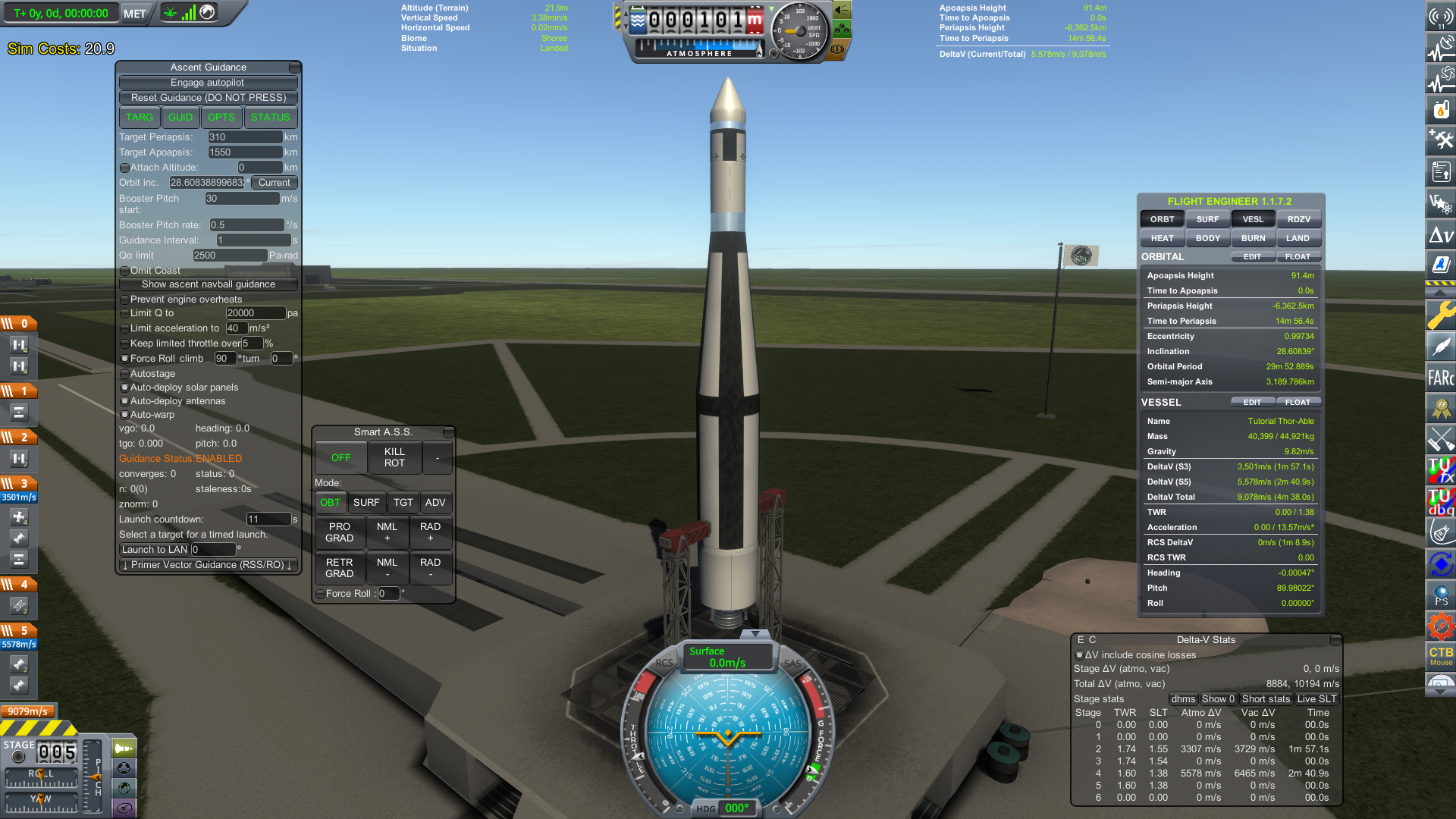Open the VESL section in Flight Engineer
Image resolution: width=1456 pixels, height=819 pixels.
[1253, 219]
